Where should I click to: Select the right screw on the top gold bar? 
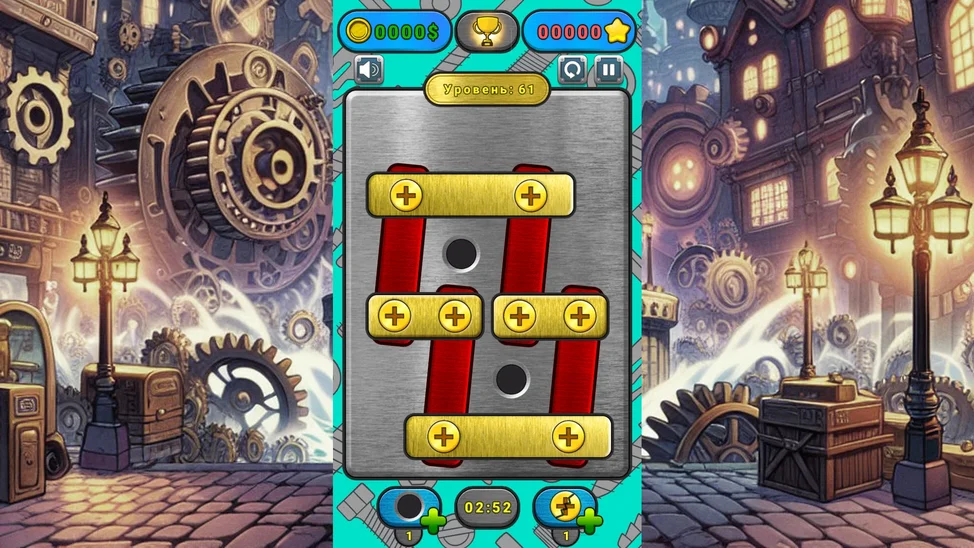[530, 195]
